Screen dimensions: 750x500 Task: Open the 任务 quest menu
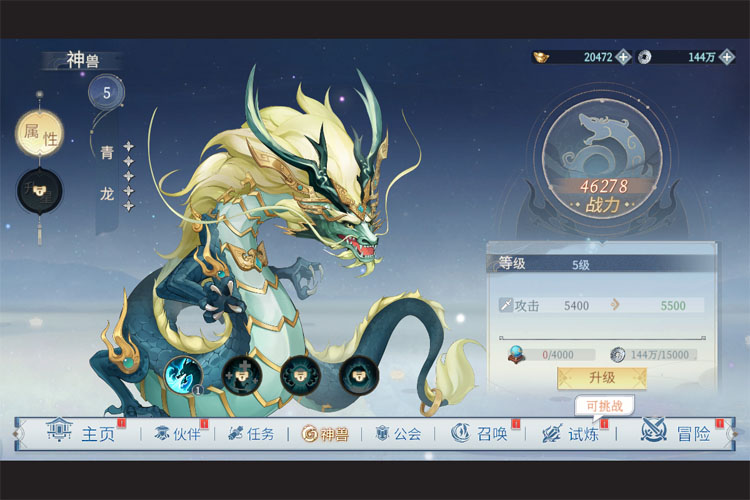(251, 434)
